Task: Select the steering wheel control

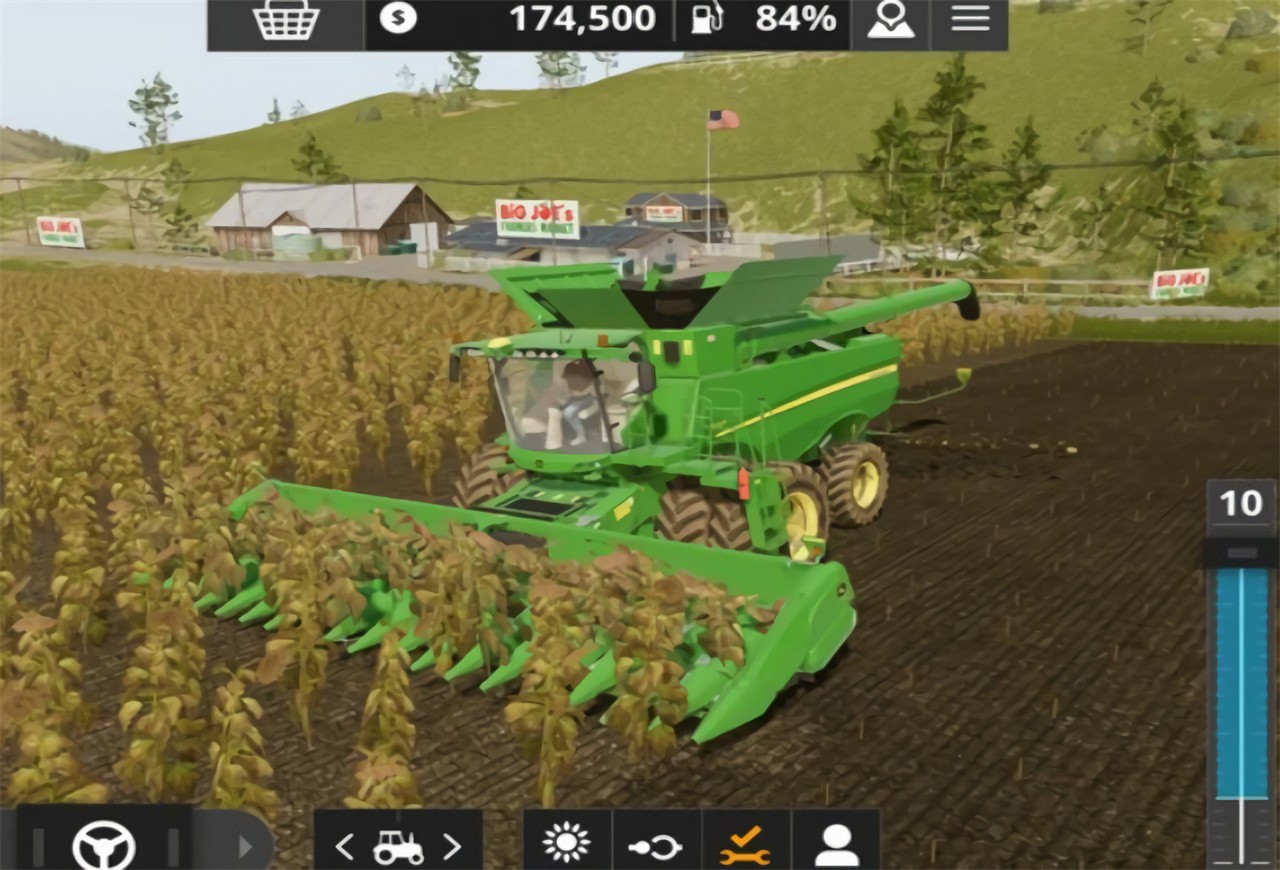Action: [x=104, y=844]
